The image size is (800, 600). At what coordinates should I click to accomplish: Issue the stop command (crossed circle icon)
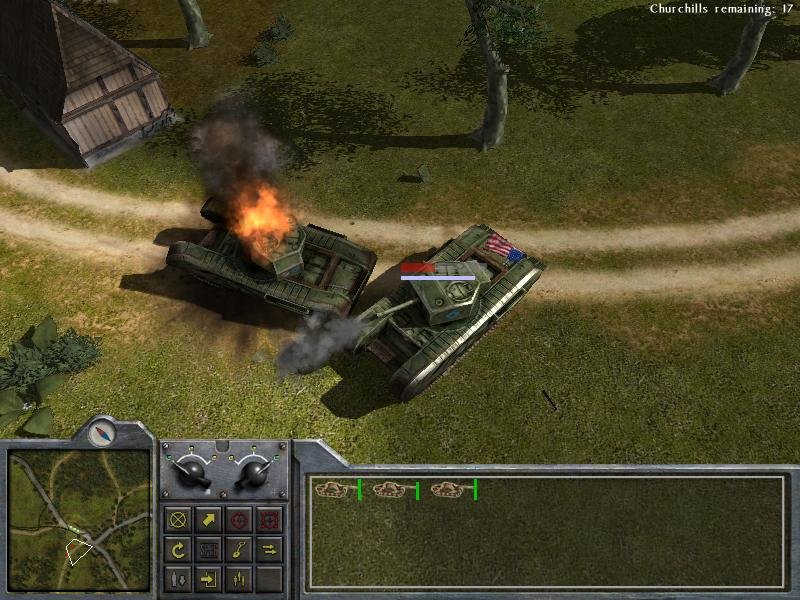pyautogui.click(x=179, y=520)
